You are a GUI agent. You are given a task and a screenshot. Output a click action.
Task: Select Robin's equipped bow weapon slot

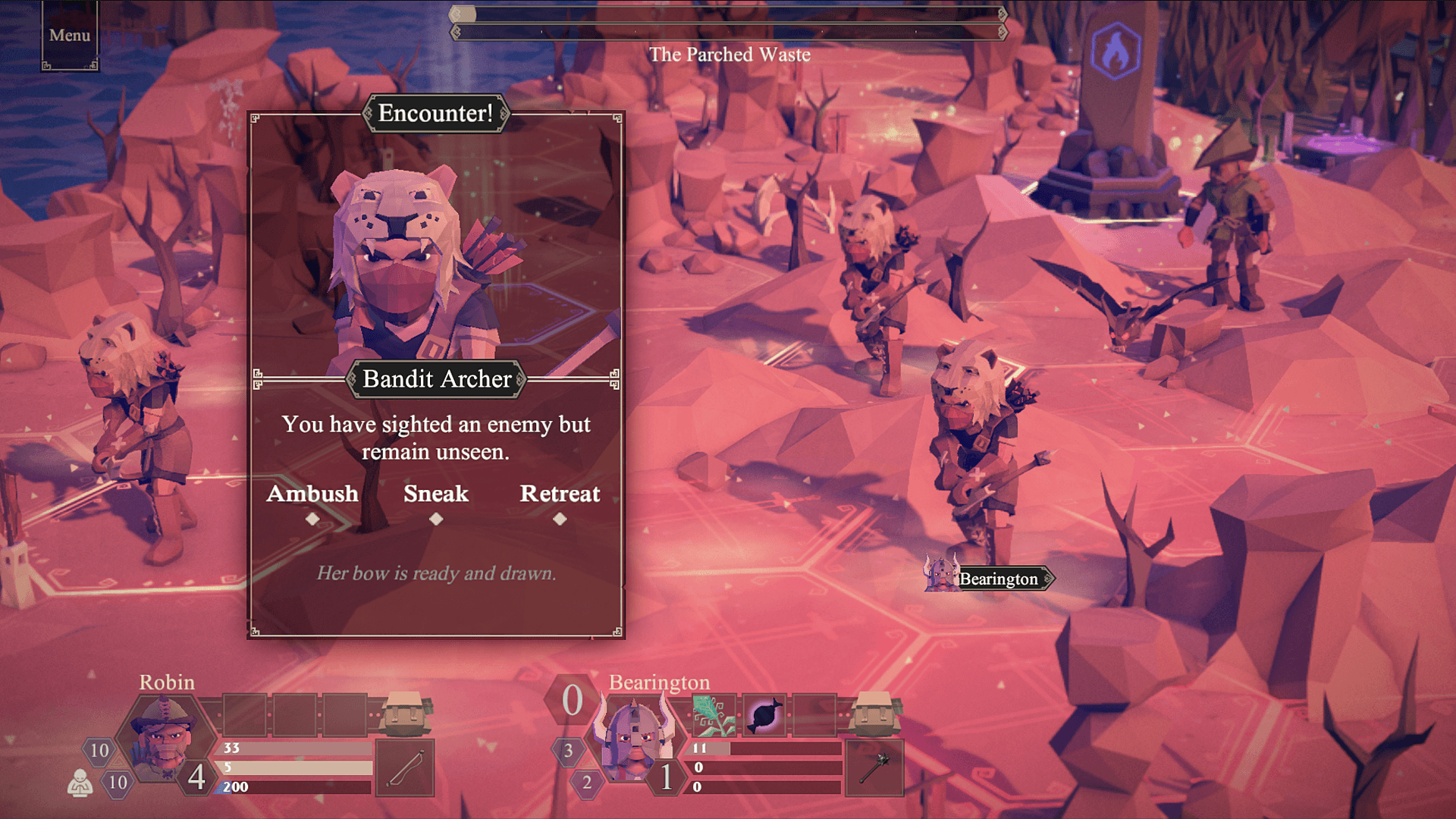tap(405, 768)
